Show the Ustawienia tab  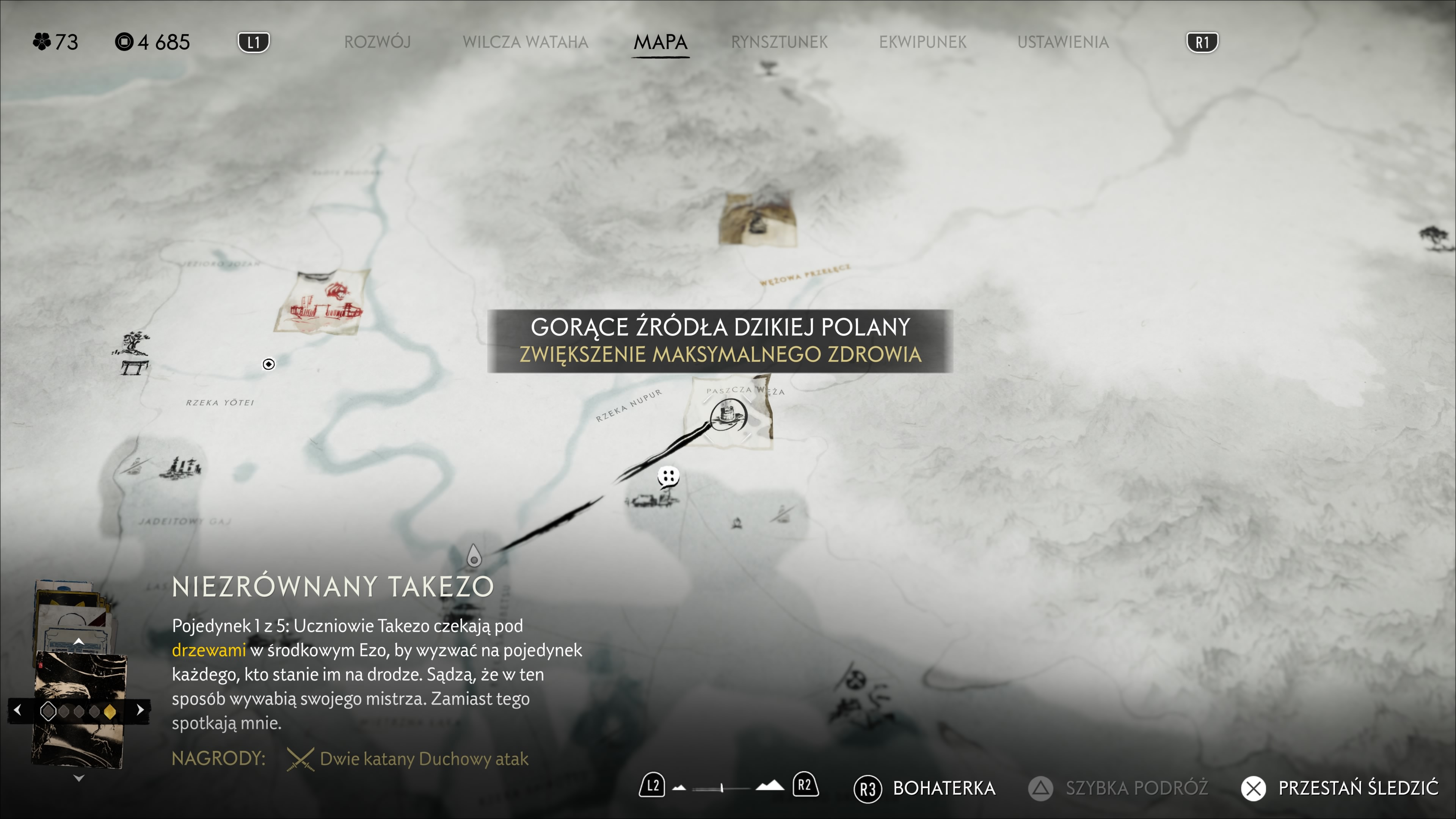pyautogui.click(x=1062, y=42)
